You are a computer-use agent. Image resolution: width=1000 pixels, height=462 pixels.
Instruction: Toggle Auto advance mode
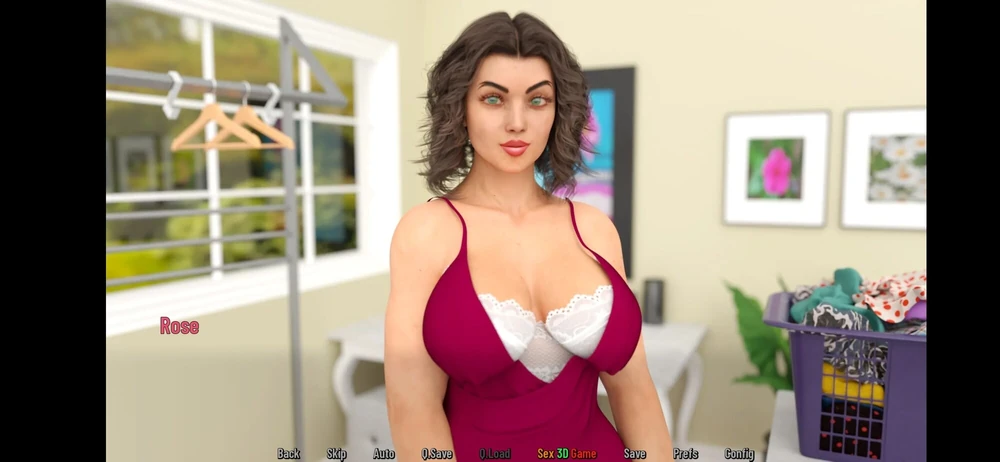pos(384,454)
